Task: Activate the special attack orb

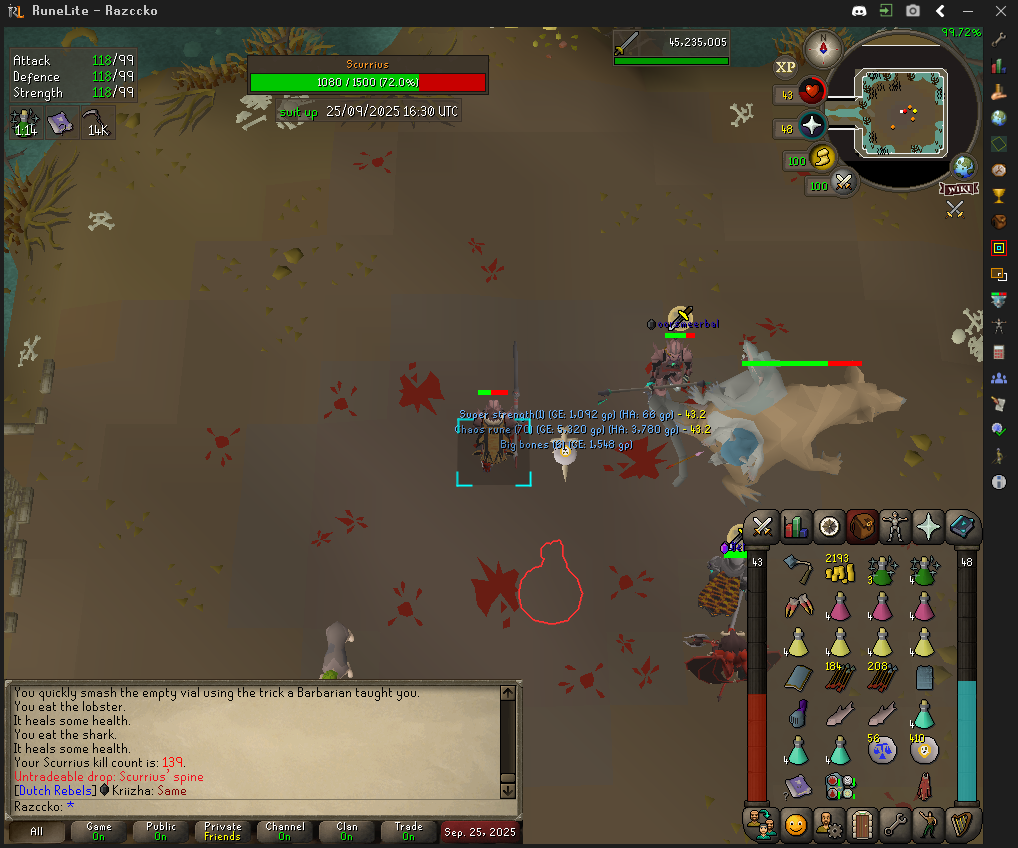Action: (x=845, y=183)
